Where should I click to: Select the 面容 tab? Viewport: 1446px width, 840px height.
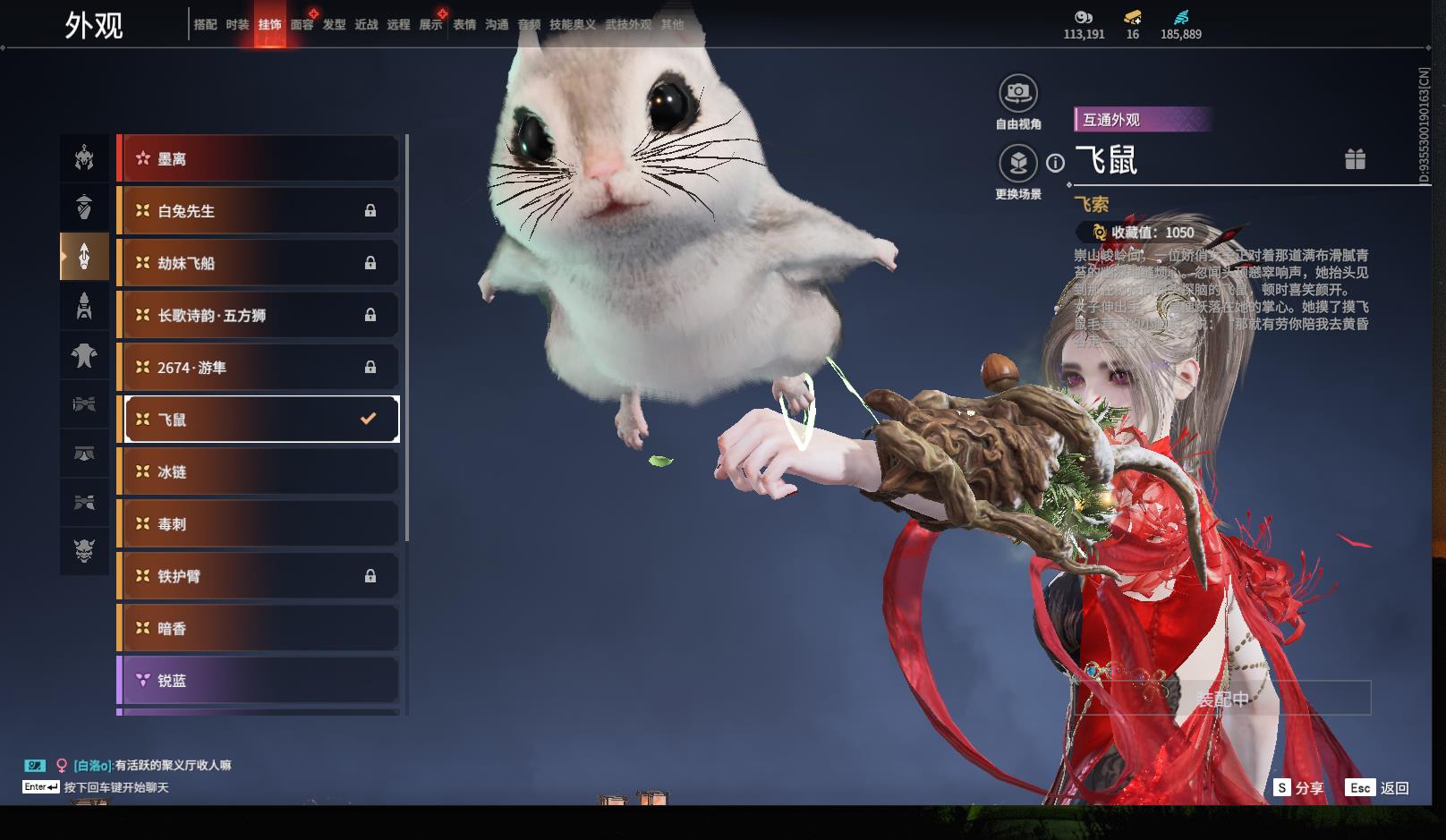pyautogui.click(x=302, y=25)
